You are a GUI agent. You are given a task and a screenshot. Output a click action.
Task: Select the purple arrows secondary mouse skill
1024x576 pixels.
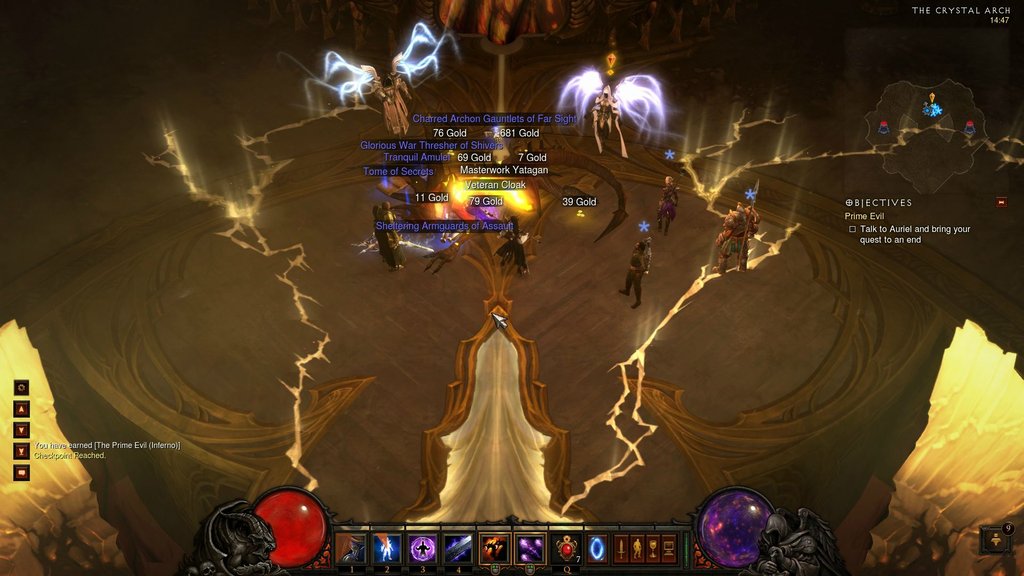tap(530, 549)
